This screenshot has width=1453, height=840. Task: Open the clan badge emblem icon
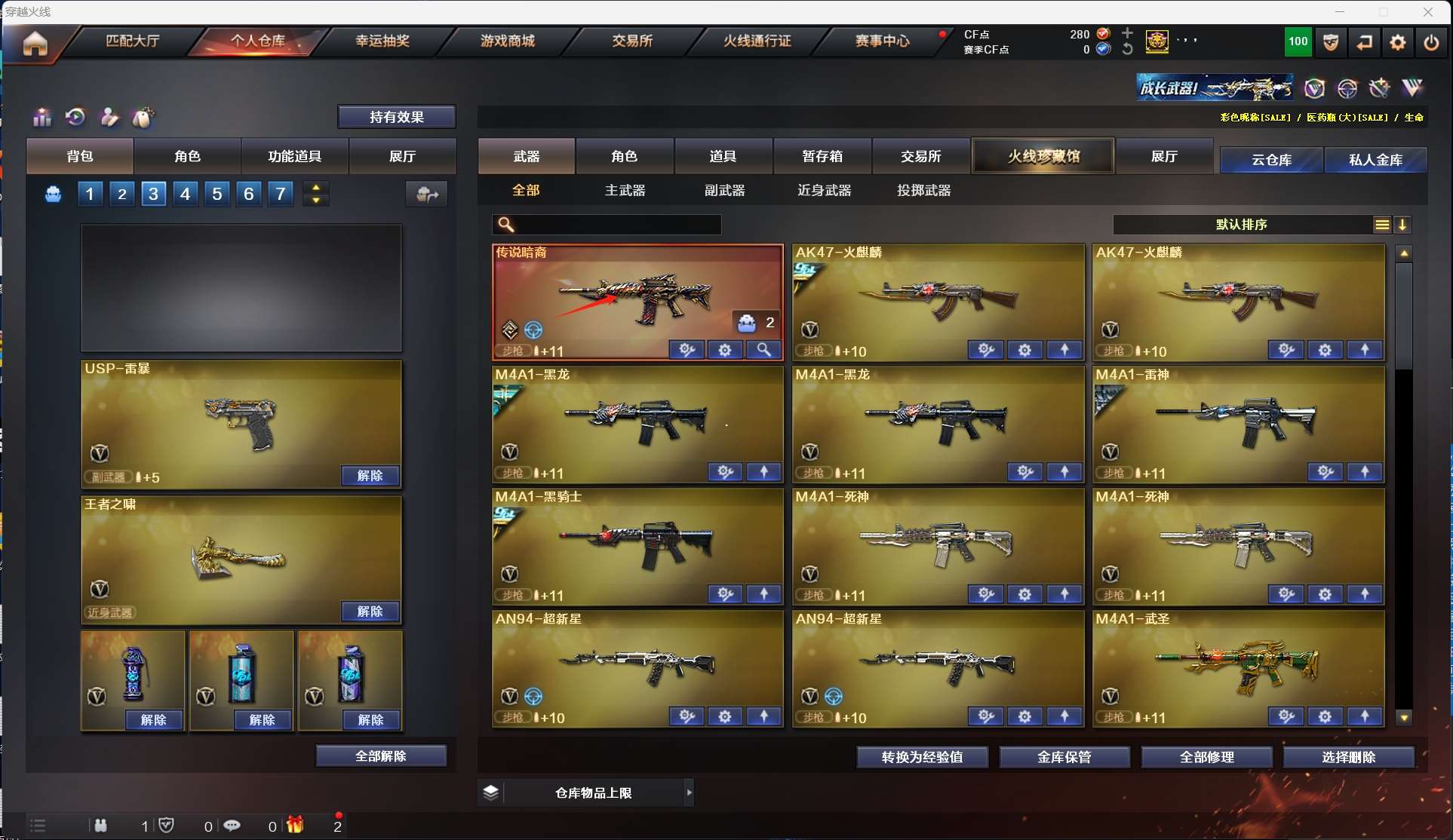[1157, 42]
